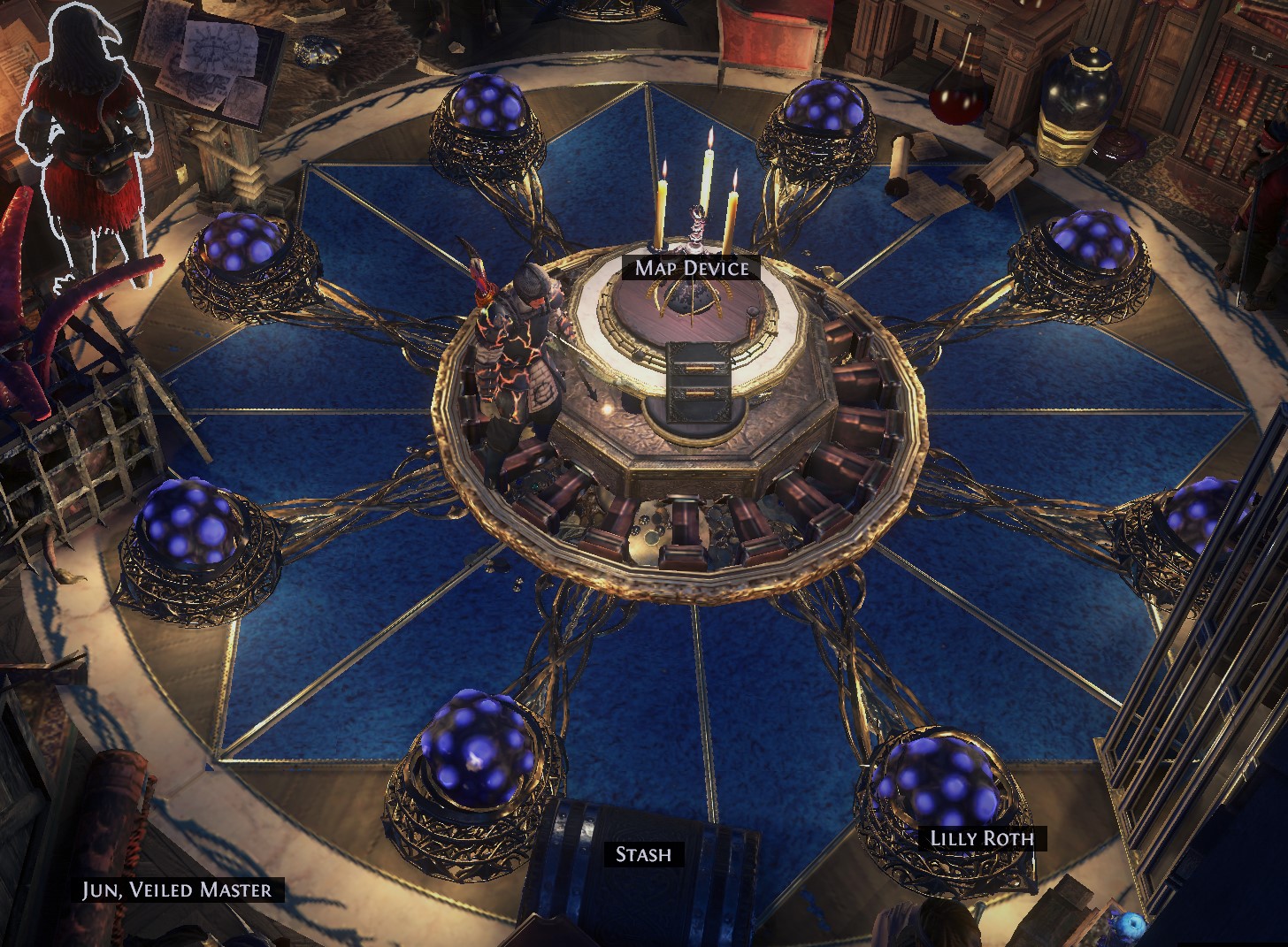1288x947 pixels.
Task: Talk to Lilly Roth via her nameplate
Action: [982, 838]
